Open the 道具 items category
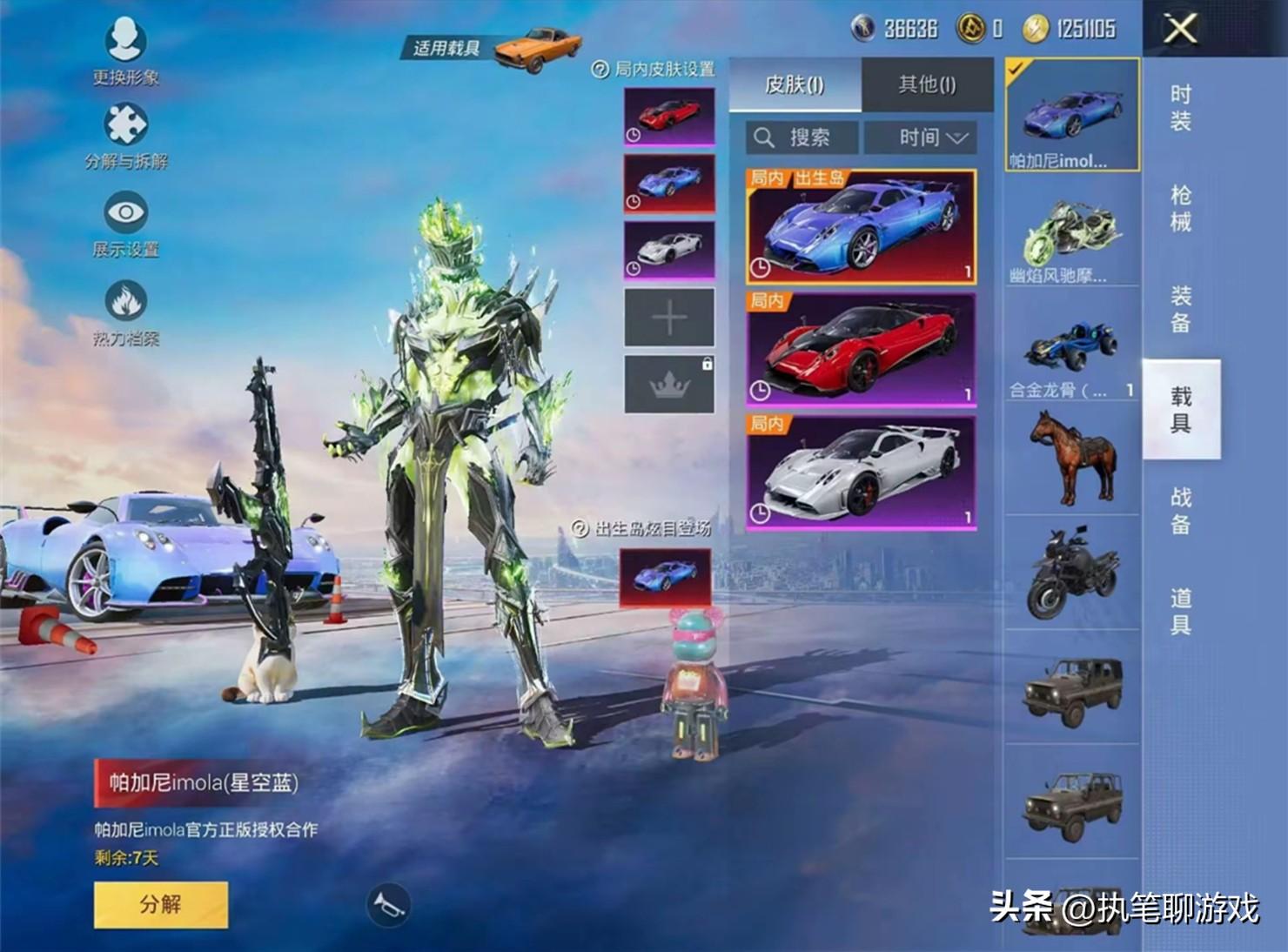This screenshot has width=1288, height=952. (1180, 611)
